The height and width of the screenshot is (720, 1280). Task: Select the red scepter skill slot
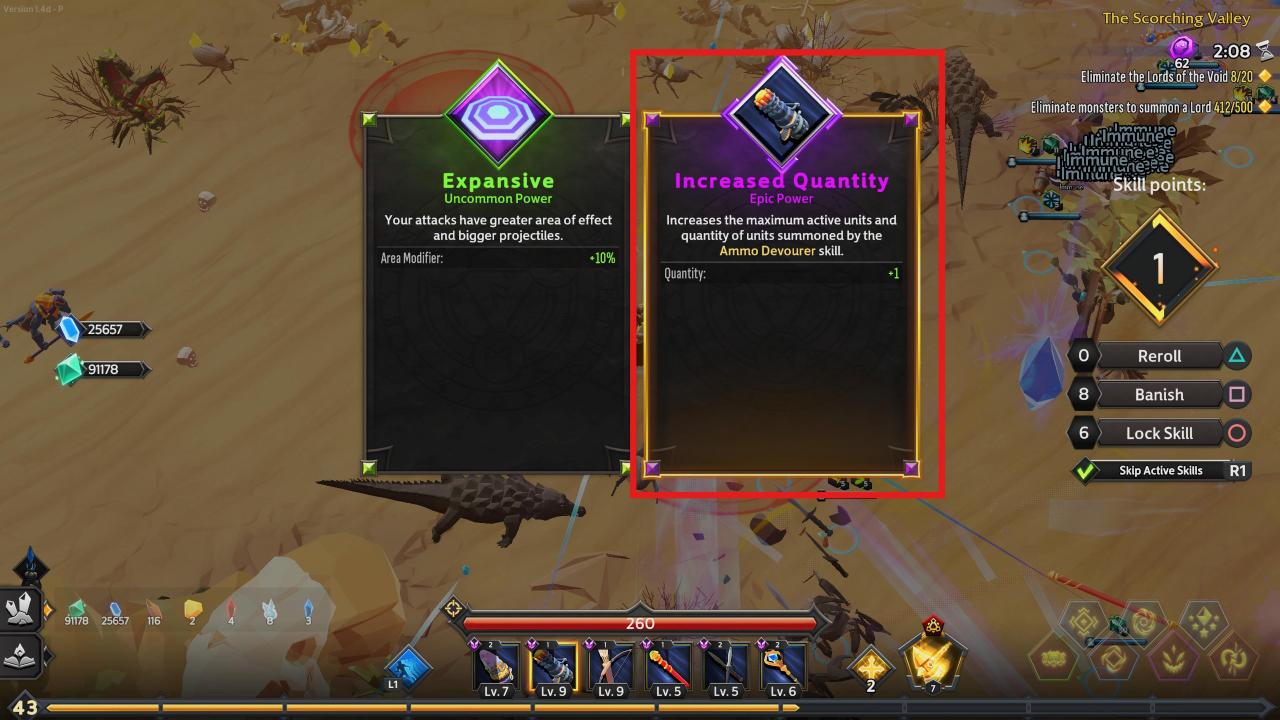(x=668, y=668)
